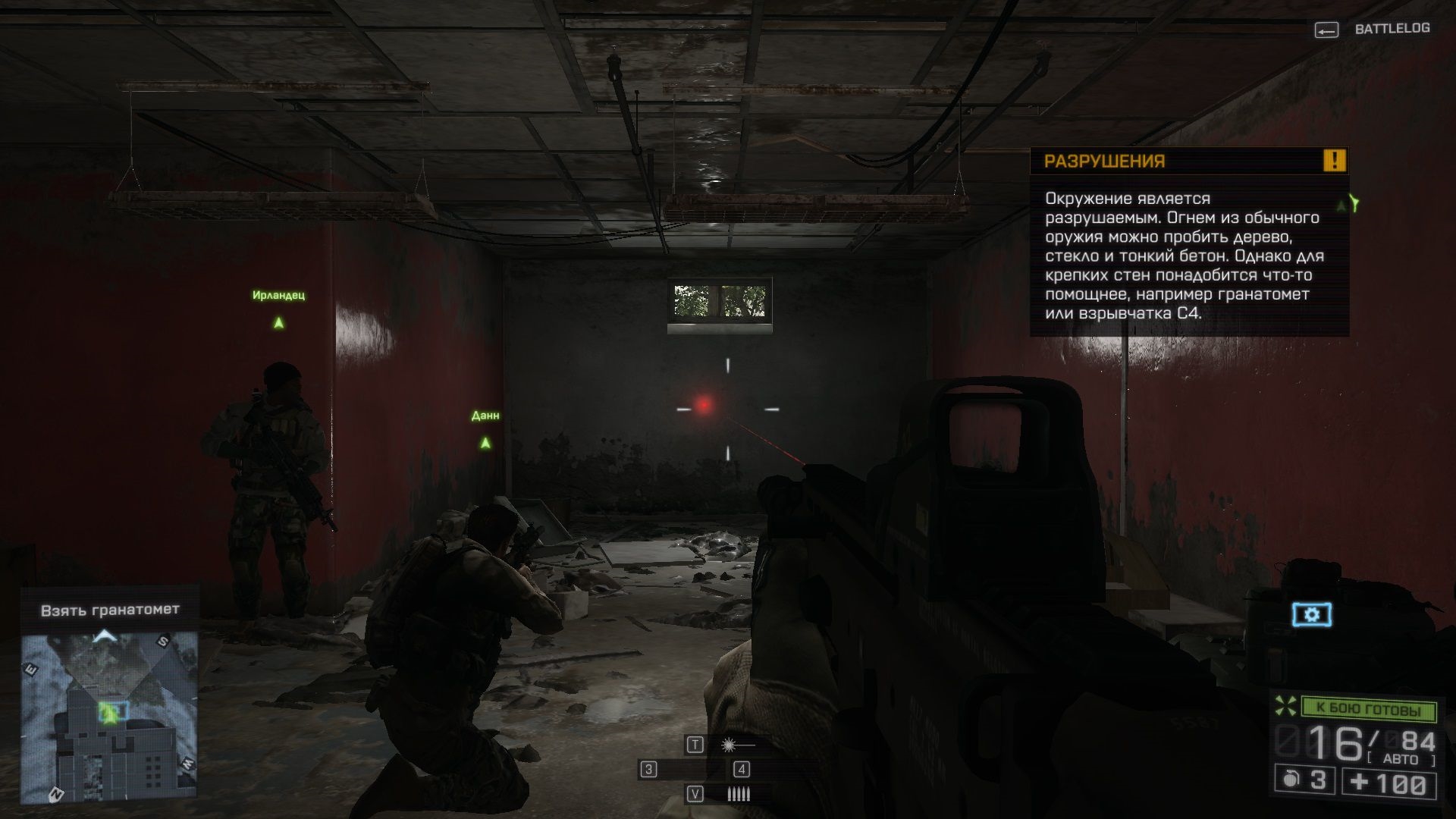
Task: Click the blue gadget icon above ammo
Action: pyautogui.click(x=1311, y=614)
